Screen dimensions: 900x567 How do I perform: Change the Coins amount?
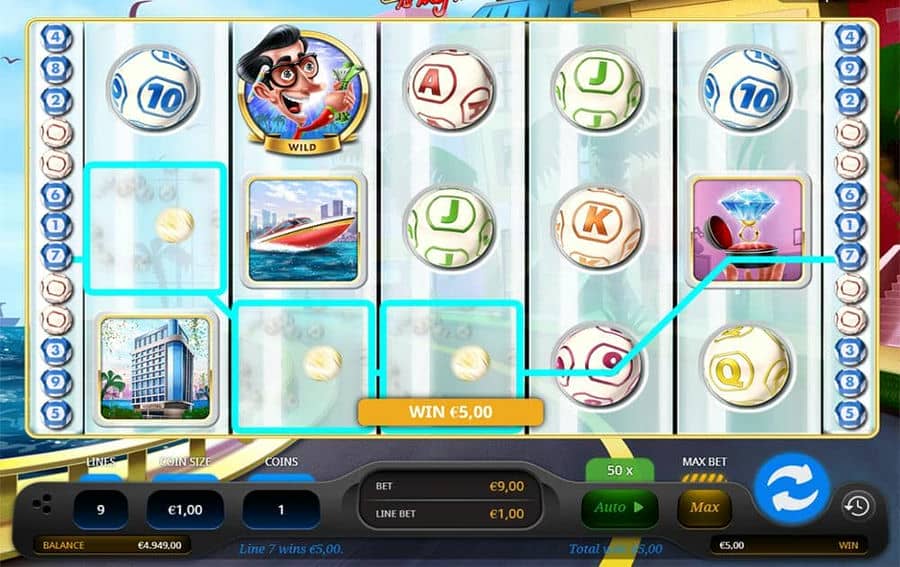point(281,509)
